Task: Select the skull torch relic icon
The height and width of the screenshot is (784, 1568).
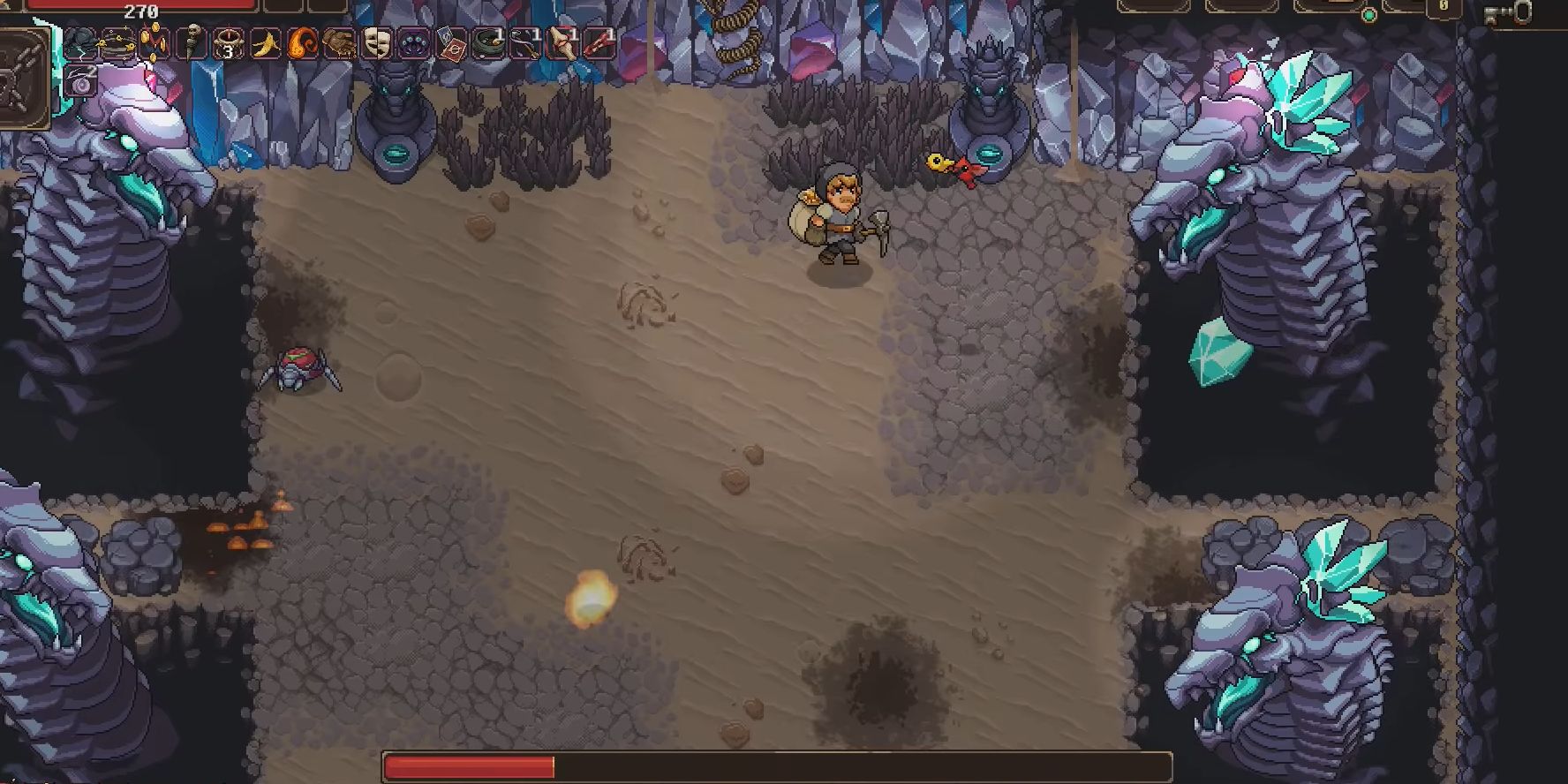Action: click(193, 42)
